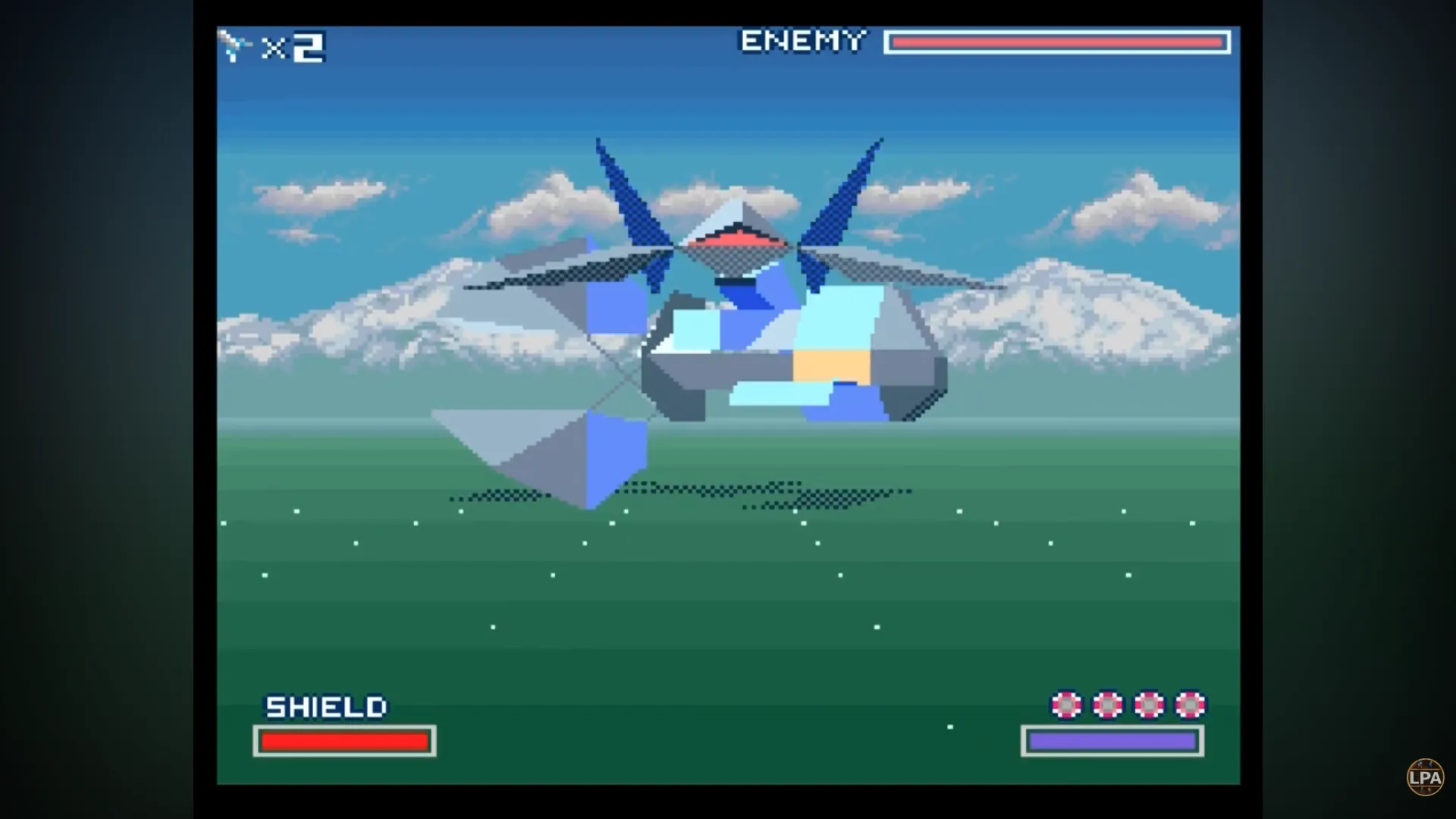Select the SHIELD label text
1456x819 pixels.
tap(325, 707)
